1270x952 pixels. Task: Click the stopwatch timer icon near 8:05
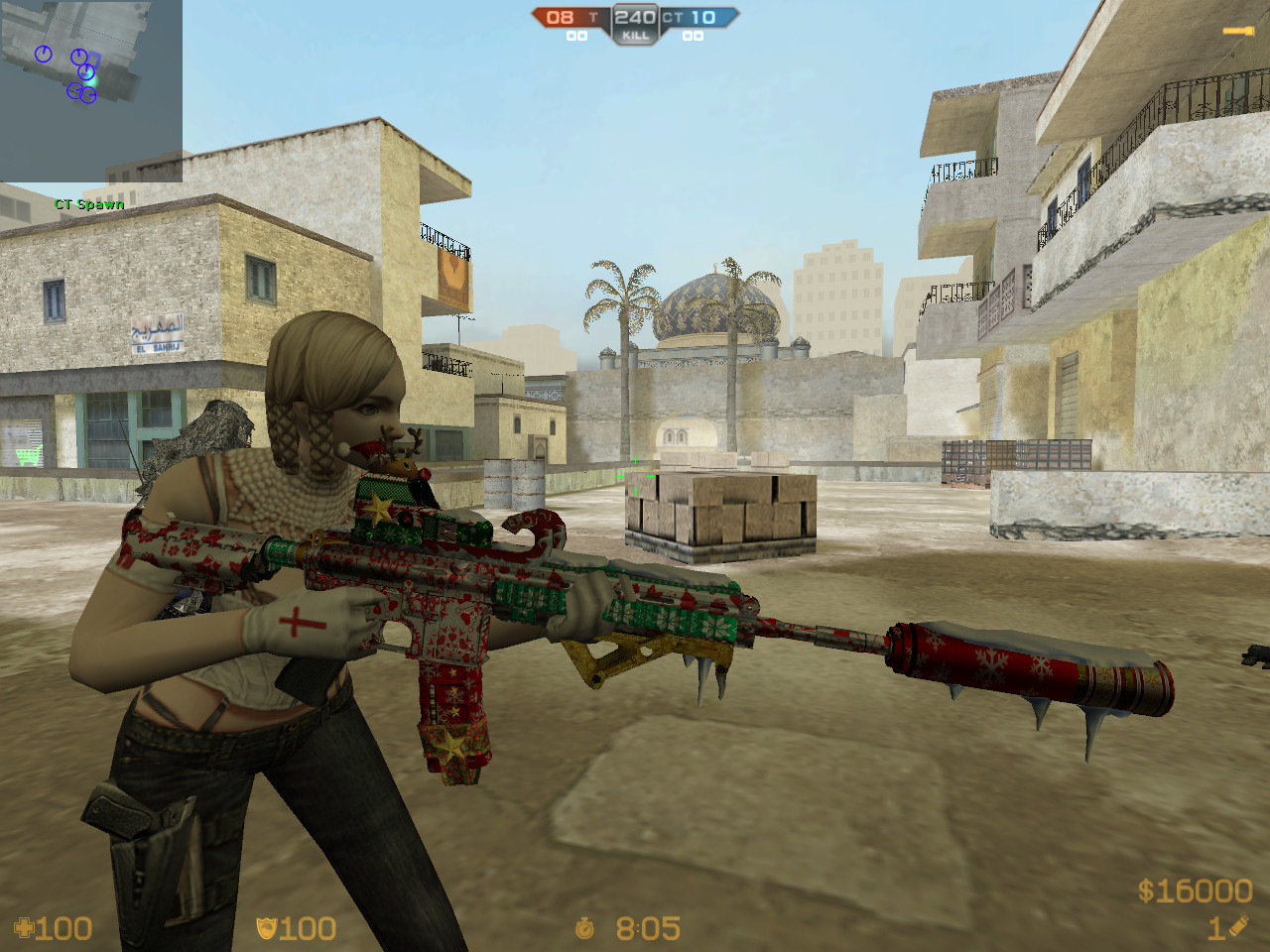click(x=583, y=929)
